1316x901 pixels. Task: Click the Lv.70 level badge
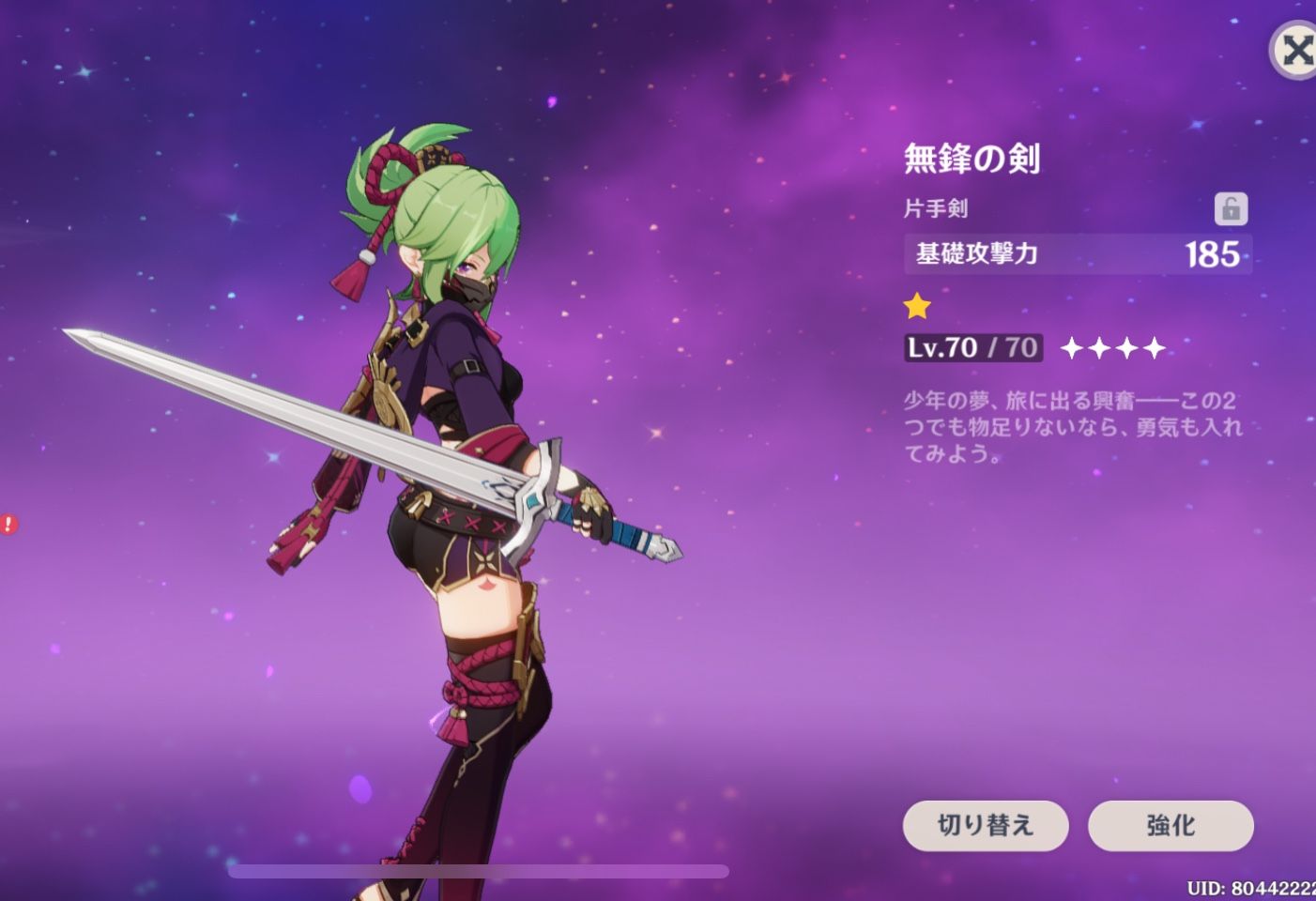tap(972, 347)
